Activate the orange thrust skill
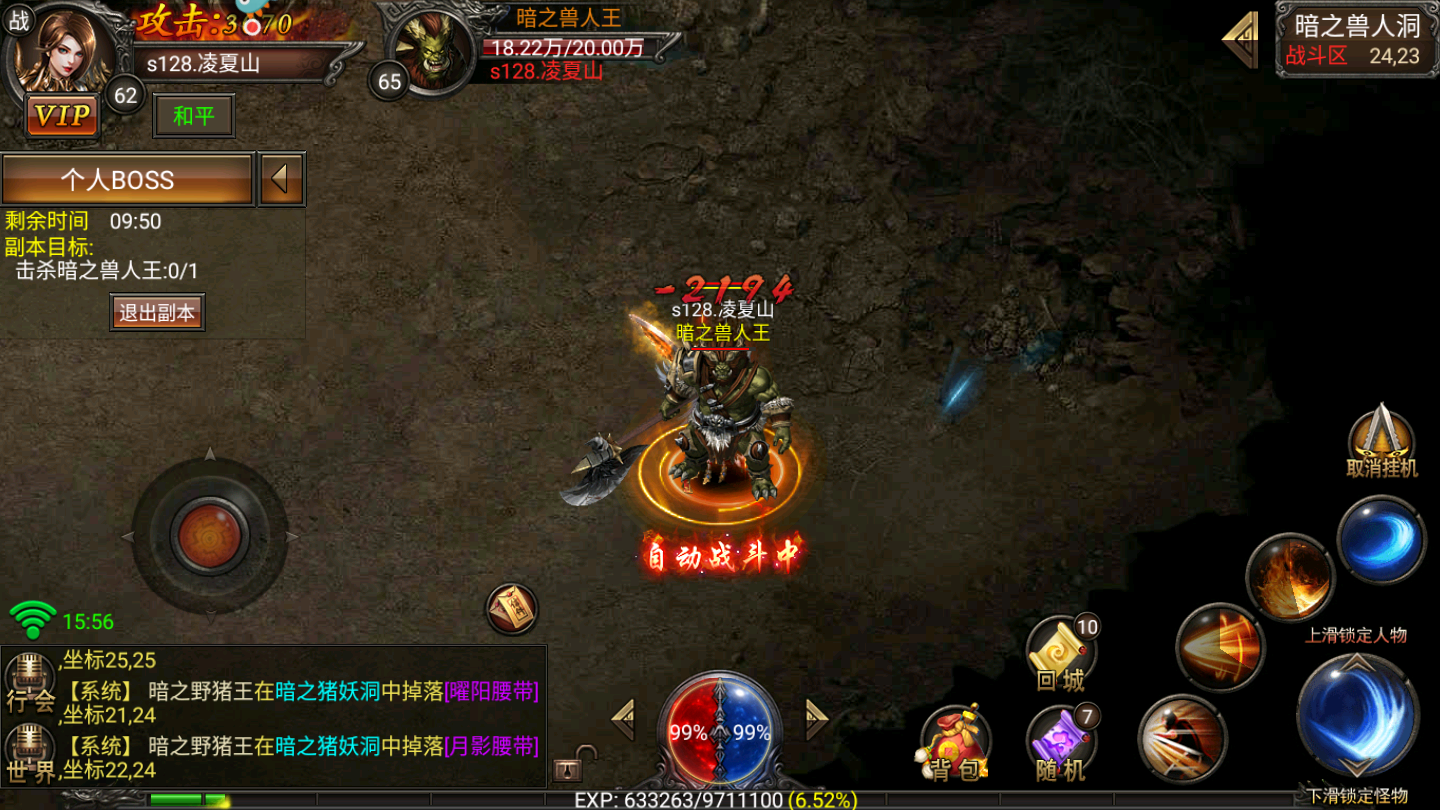This screenshot has height=810, width=1440. (1220, 647)
